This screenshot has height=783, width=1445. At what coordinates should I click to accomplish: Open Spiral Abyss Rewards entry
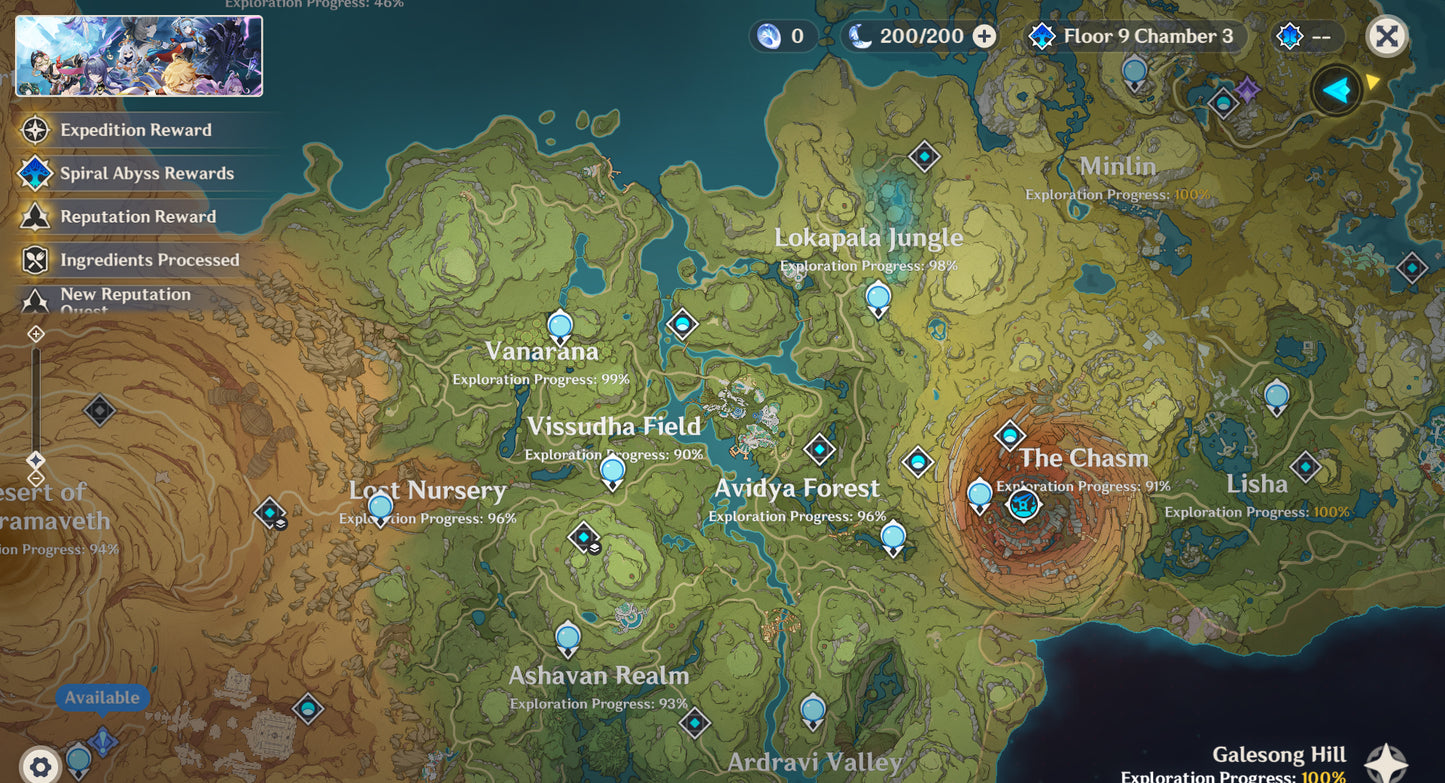(146, 173)
